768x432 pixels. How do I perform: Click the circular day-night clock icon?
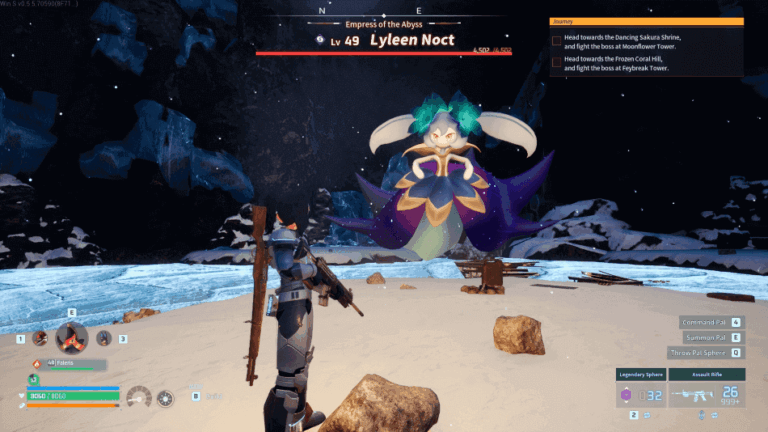click(165, 398)
